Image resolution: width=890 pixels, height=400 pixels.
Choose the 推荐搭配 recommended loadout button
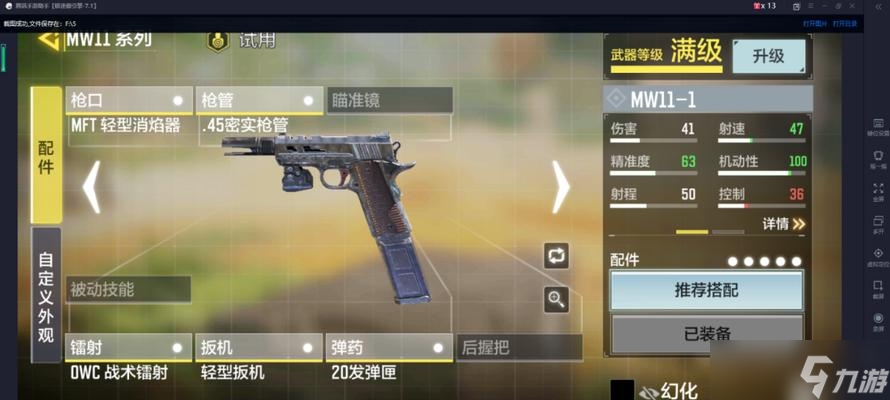point(706,291)
